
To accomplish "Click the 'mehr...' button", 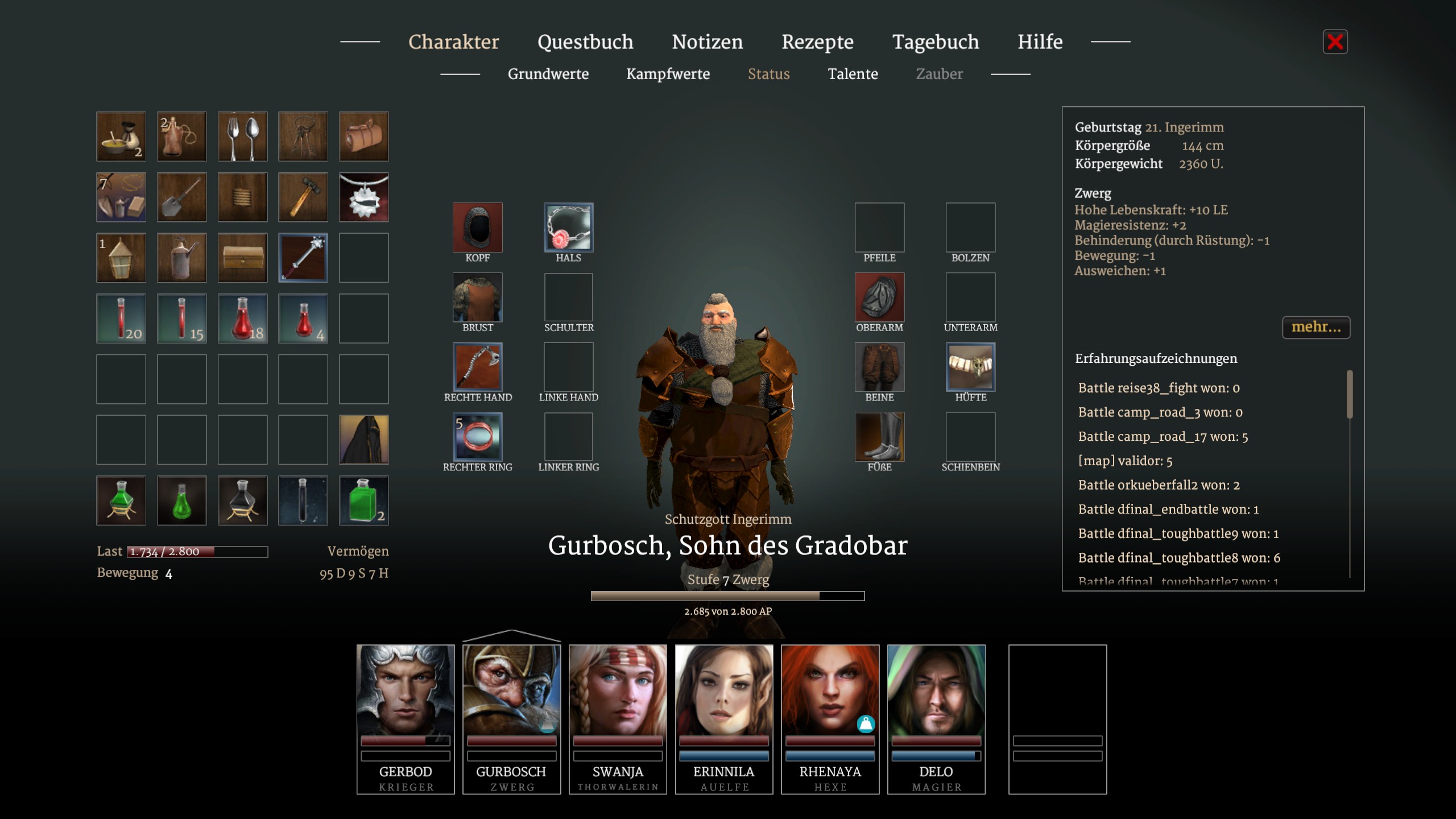I will tap(1316, 327).
